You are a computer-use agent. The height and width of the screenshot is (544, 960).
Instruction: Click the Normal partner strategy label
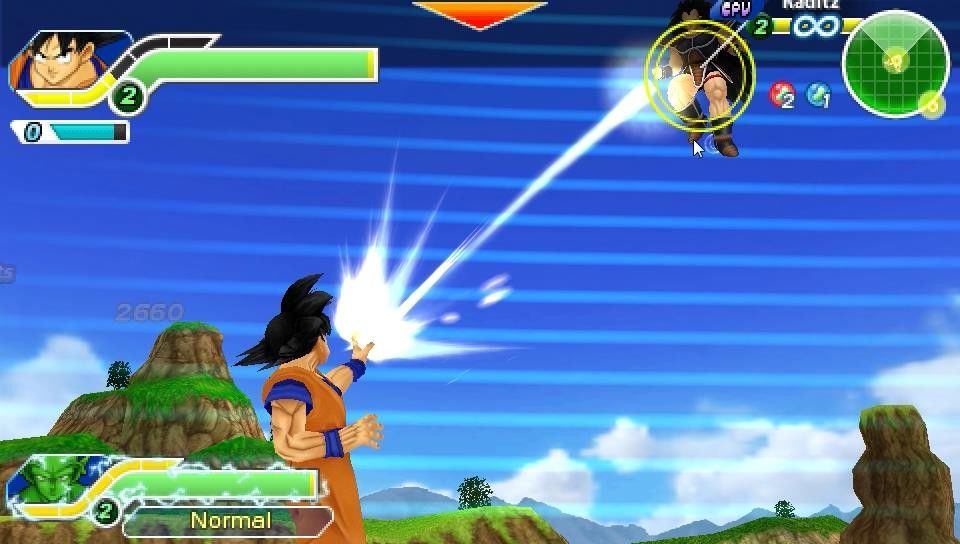coord(230,521)
